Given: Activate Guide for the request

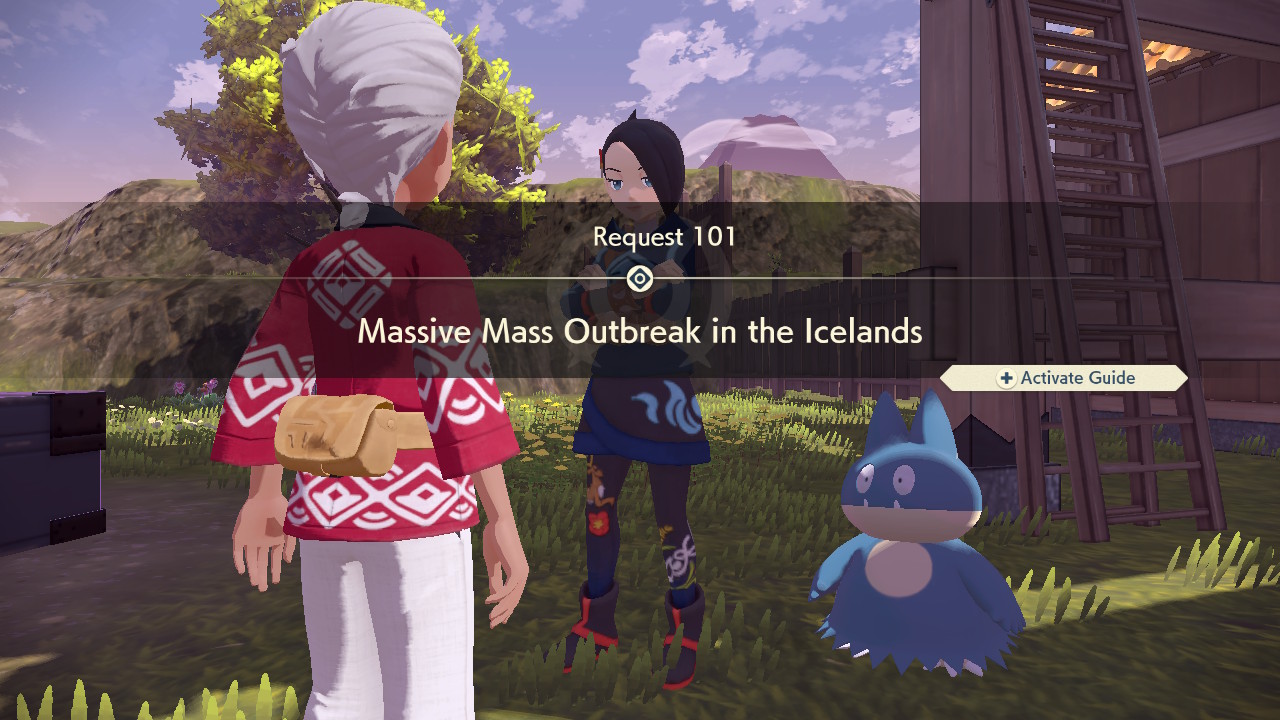Looking at the screenshot, I should 1065,378.
